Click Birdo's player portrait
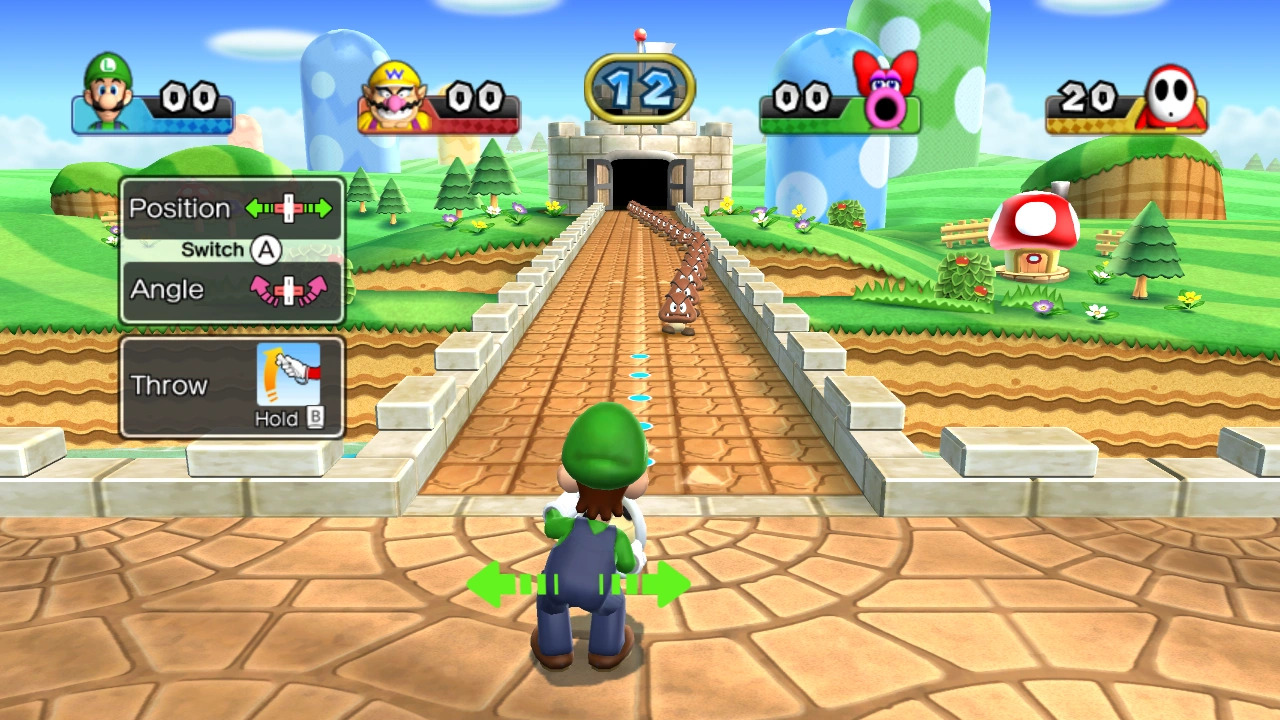 (x=886, y=90)
